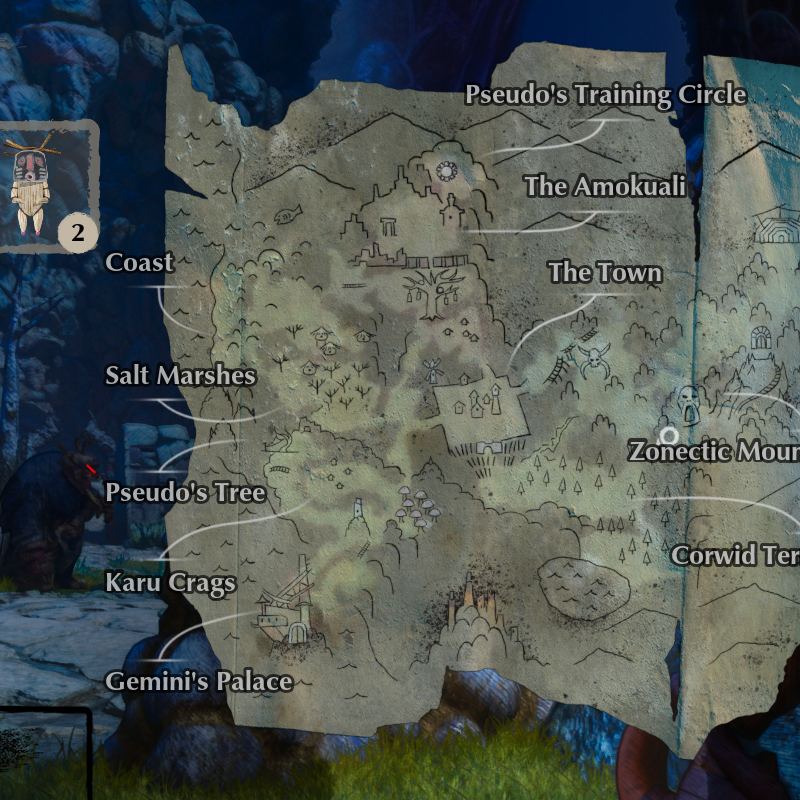Click the Coast location label

140,263
